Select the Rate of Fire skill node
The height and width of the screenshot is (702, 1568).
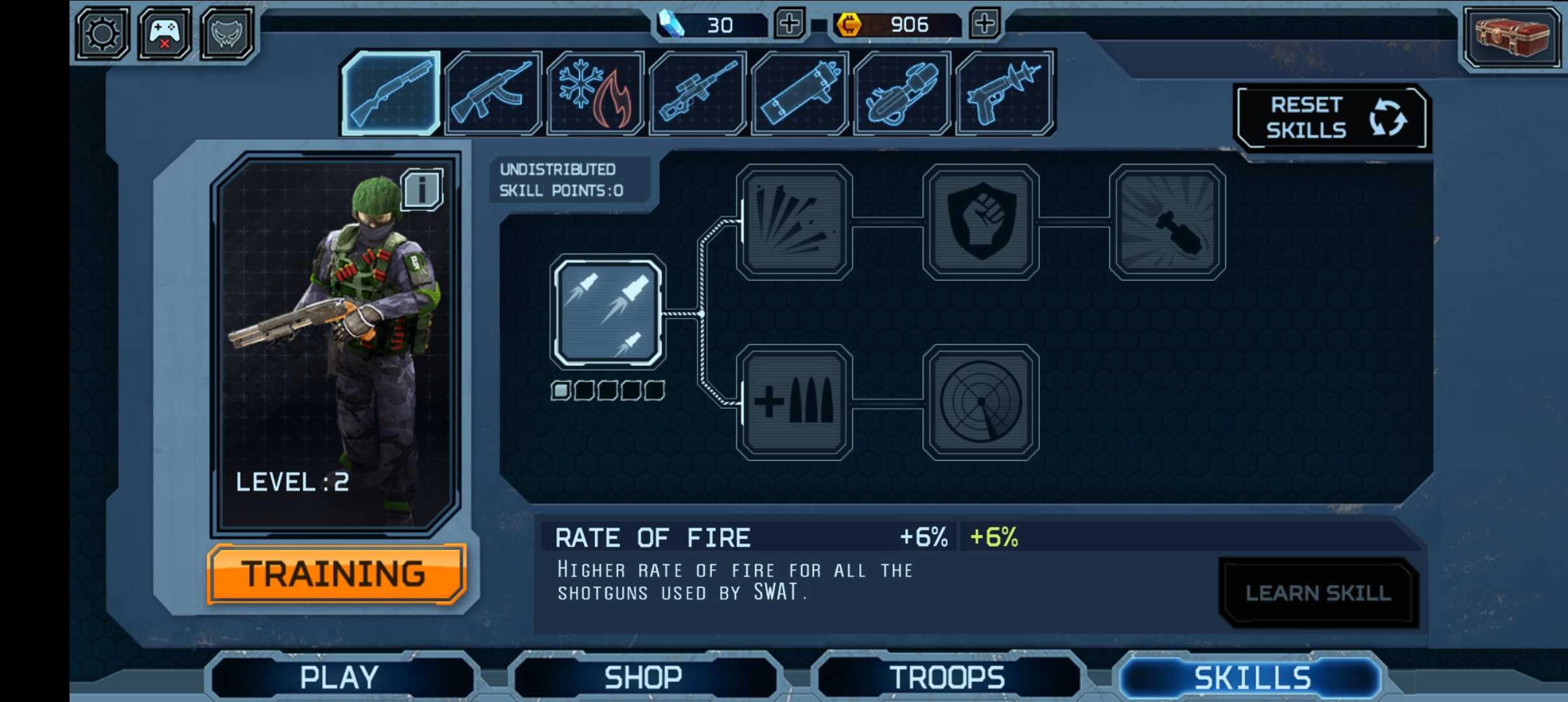[x=607, y=312]
